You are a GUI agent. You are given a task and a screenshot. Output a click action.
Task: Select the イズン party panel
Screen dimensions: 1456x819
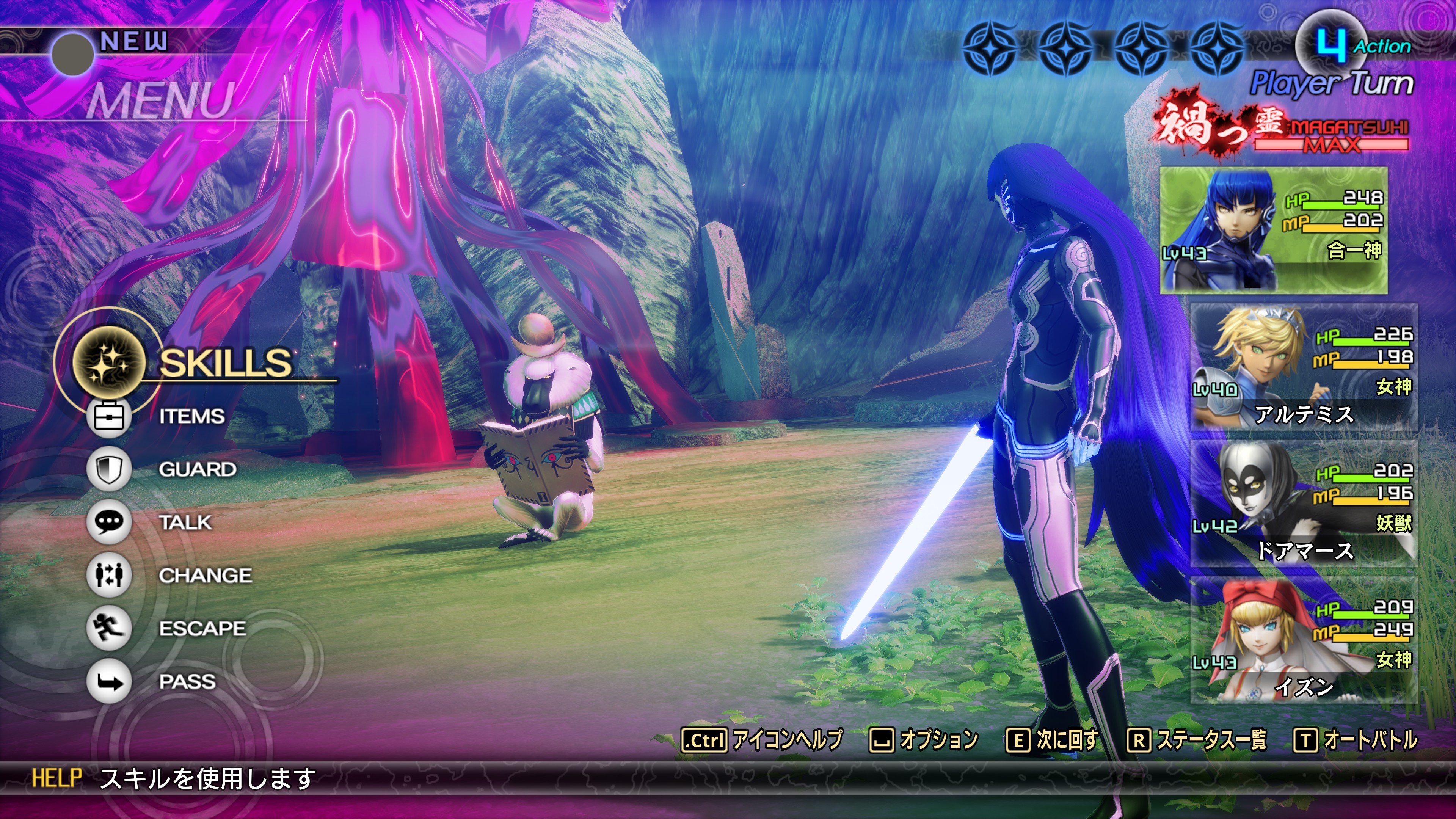[x=1304, y=640]
